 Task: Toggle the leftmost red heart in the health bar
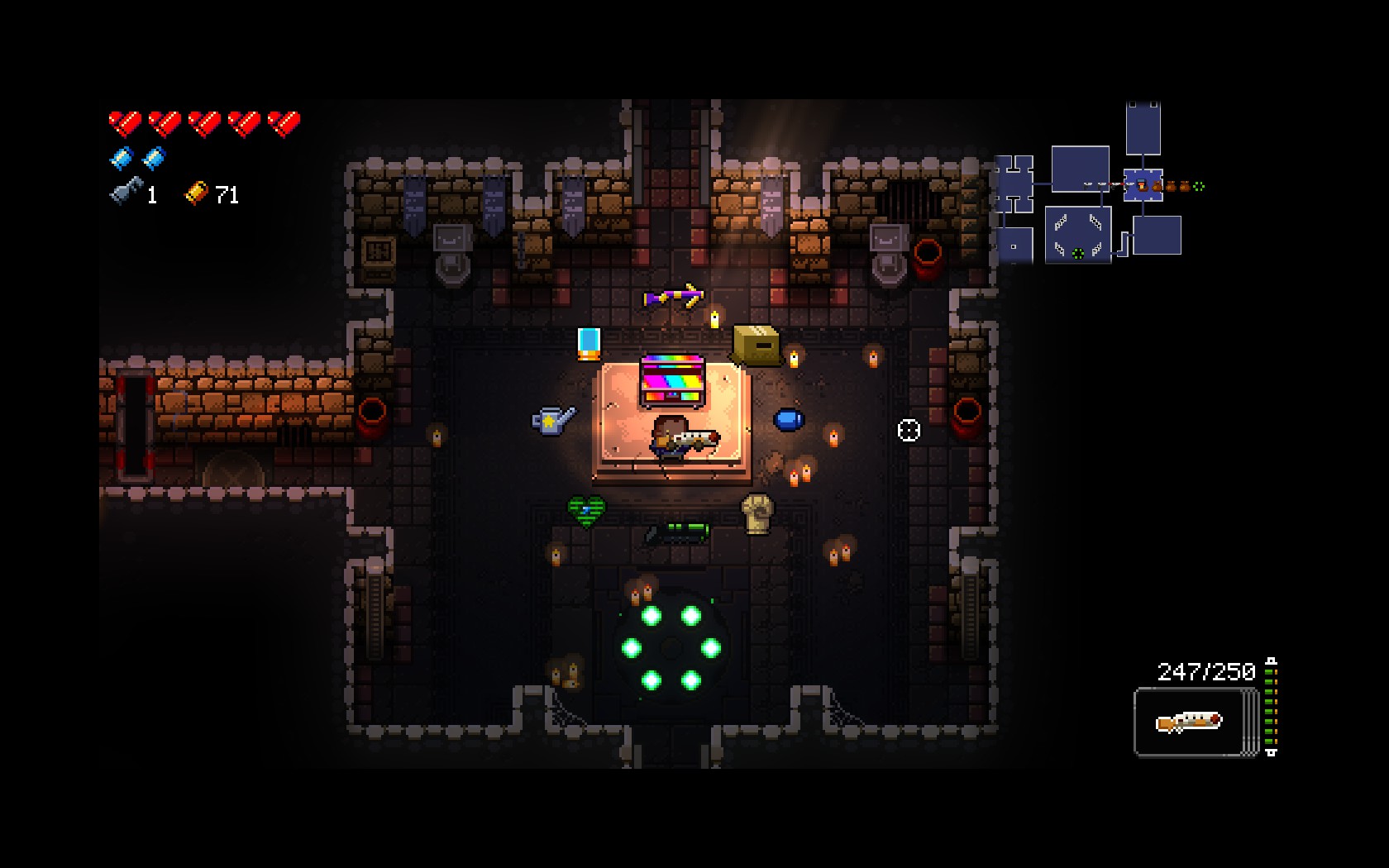point(124,122)
